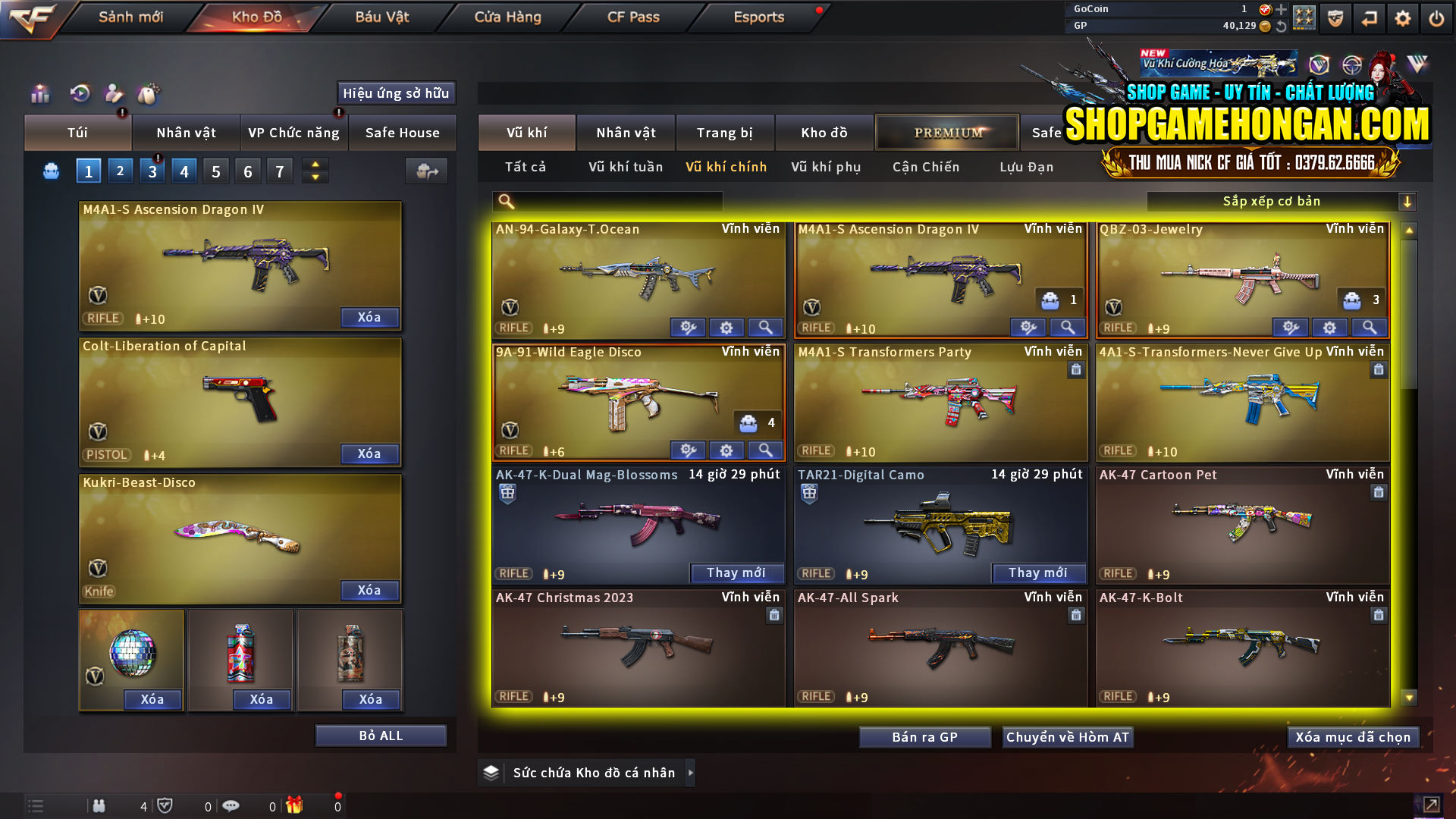The height and width of the screenshot is (819, 1456).
Task: Click the Bán ra GP button
Action: [x=924, y=736]
